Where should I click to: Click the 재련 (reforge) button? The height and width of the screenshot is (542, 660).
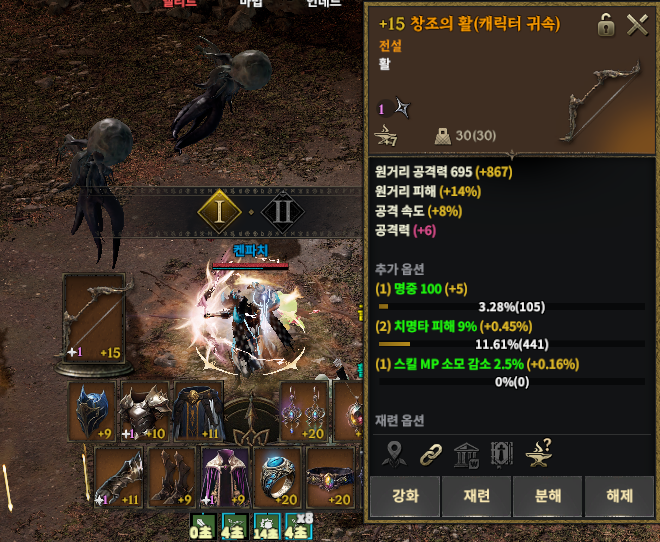(475, 496)
